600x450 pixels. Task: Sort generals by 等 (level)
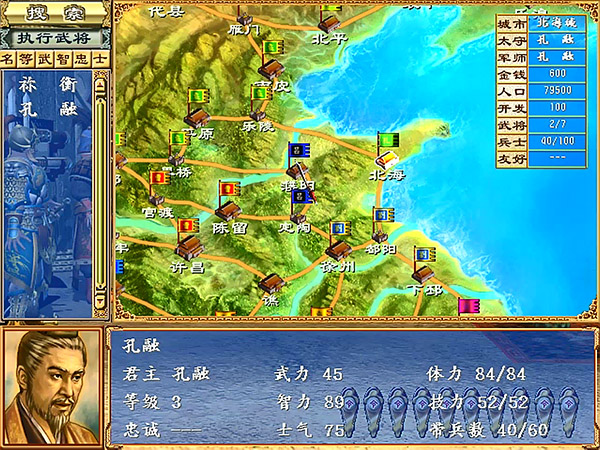(27, 58)
